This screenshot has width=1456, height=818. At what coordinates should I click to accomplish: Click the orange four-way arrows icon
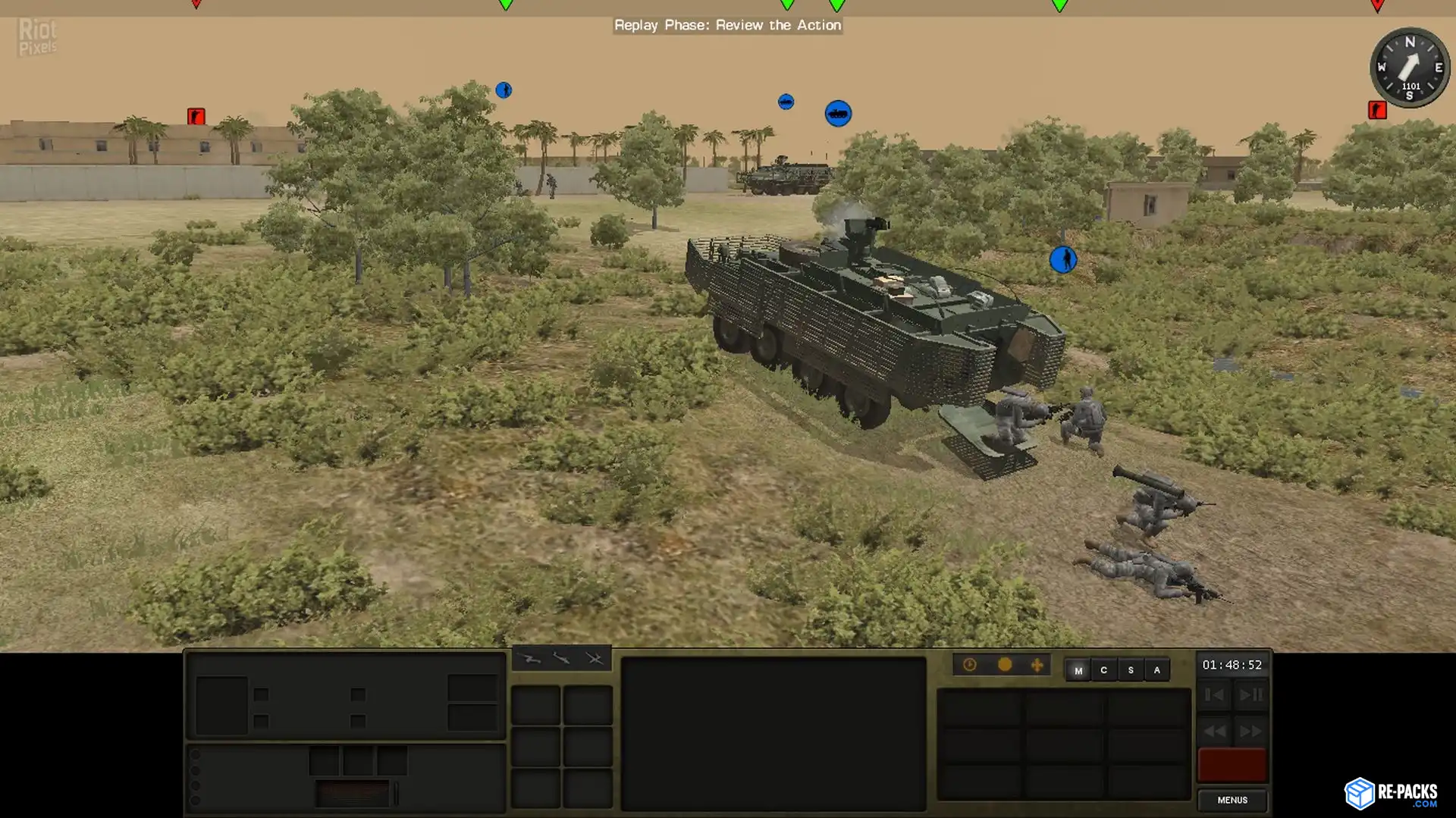[1037, 665]
